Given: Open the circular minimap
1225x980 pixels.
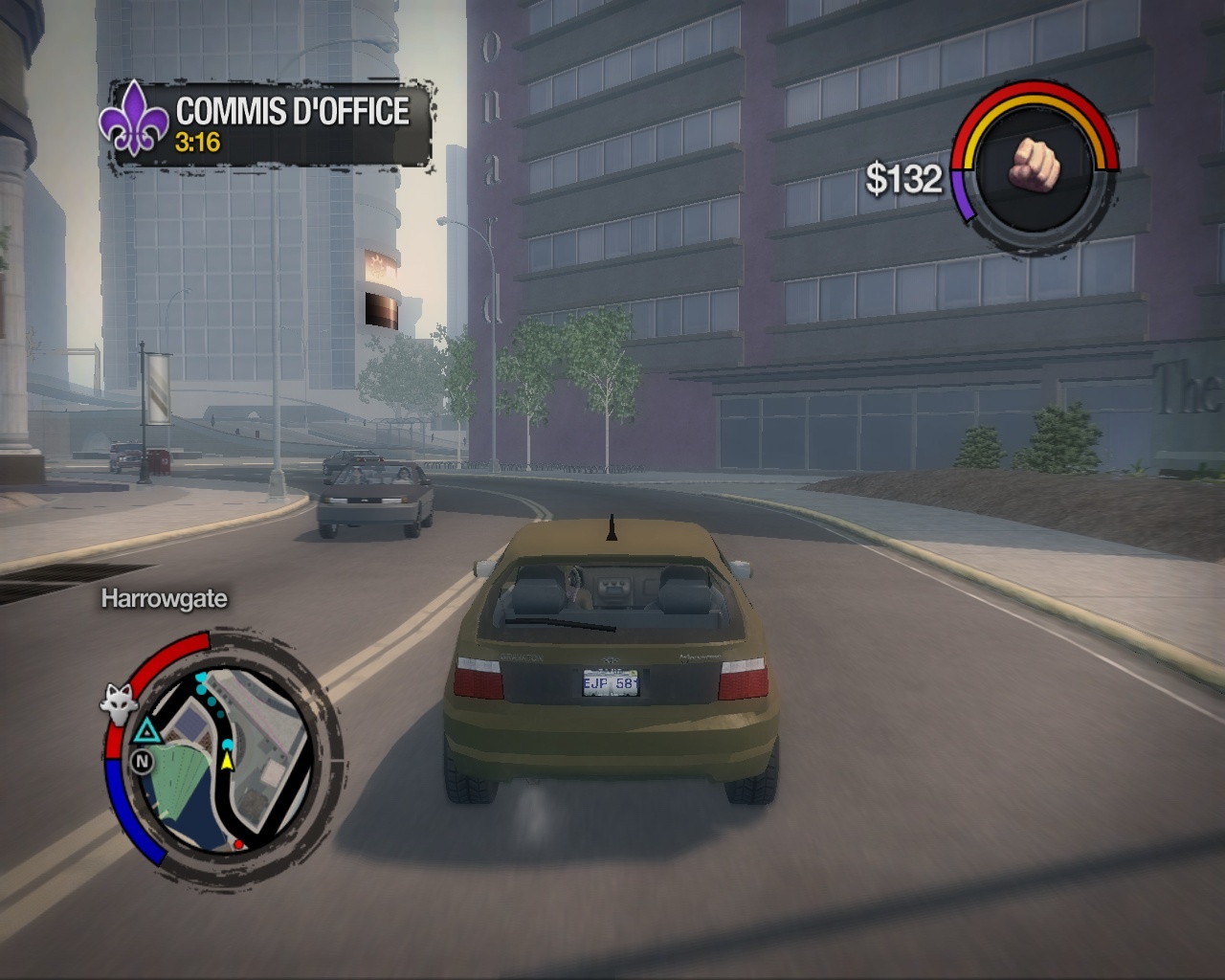Looking at the screenshot, I should [223, 758].
